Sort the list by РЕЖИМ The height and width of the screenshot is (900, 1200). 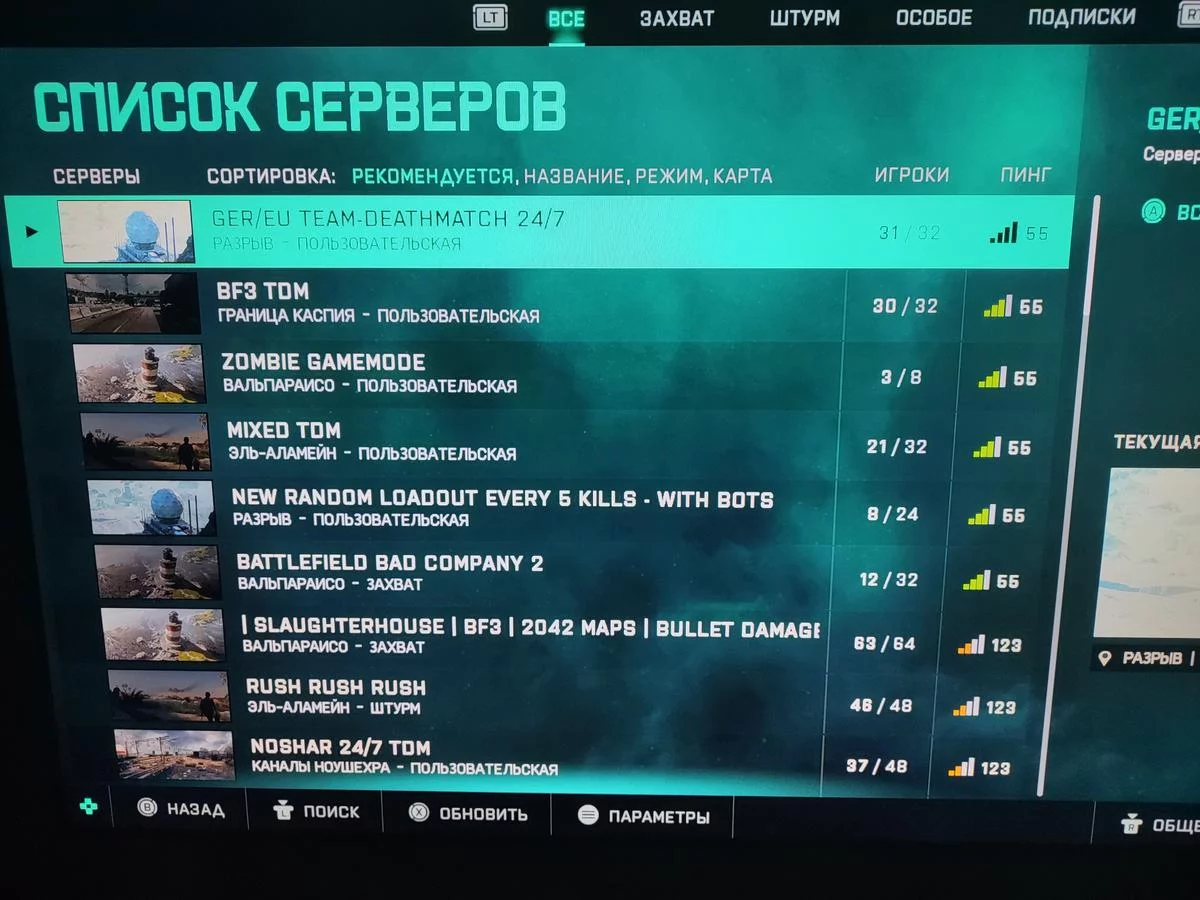click(669, 177)
